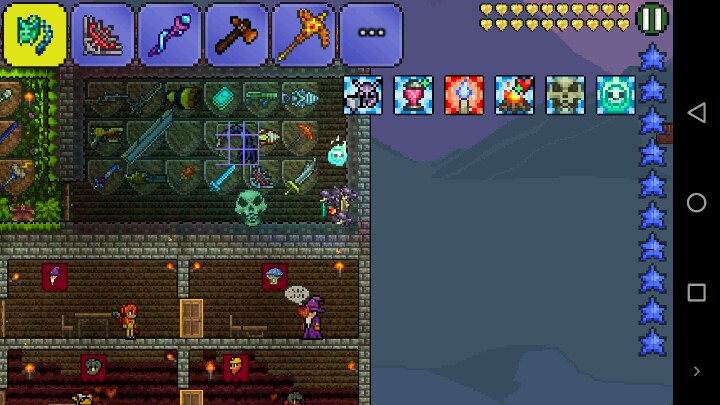Inspect the skull buff icon

(565, 95)
